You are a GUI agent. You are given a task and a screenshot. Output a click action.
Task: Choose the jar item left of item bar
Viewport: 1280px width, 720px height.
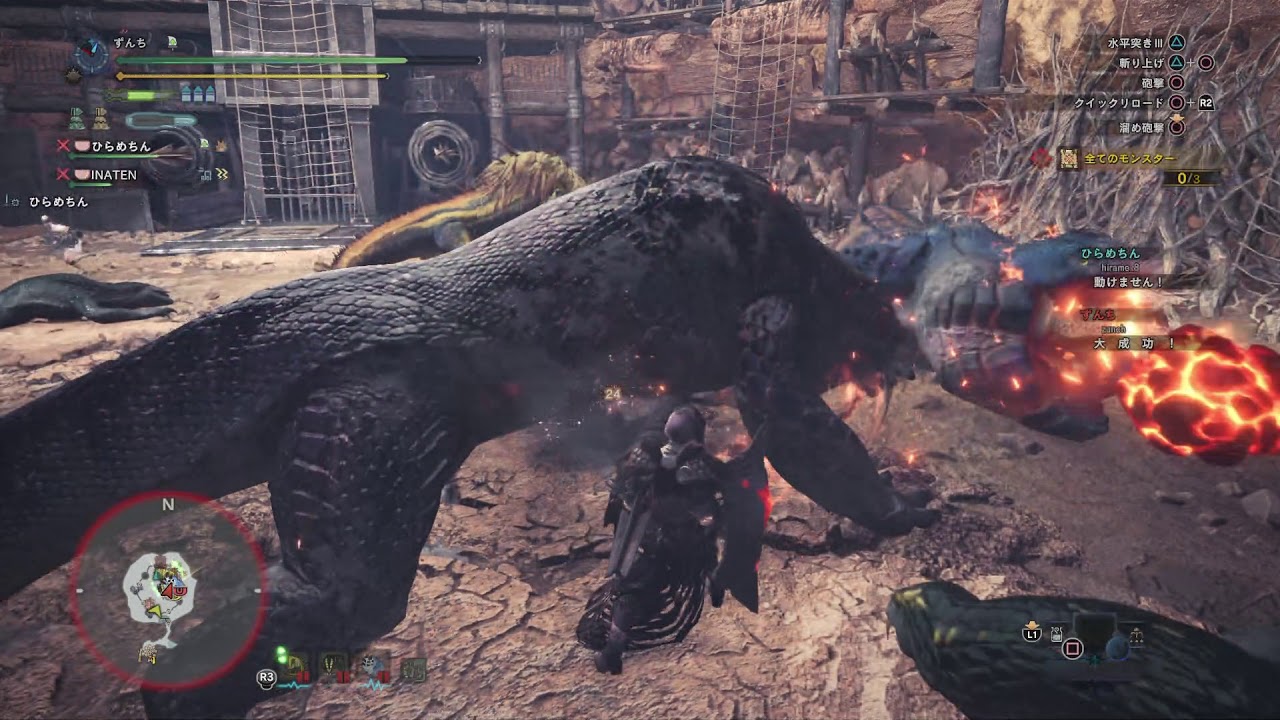1056,632
